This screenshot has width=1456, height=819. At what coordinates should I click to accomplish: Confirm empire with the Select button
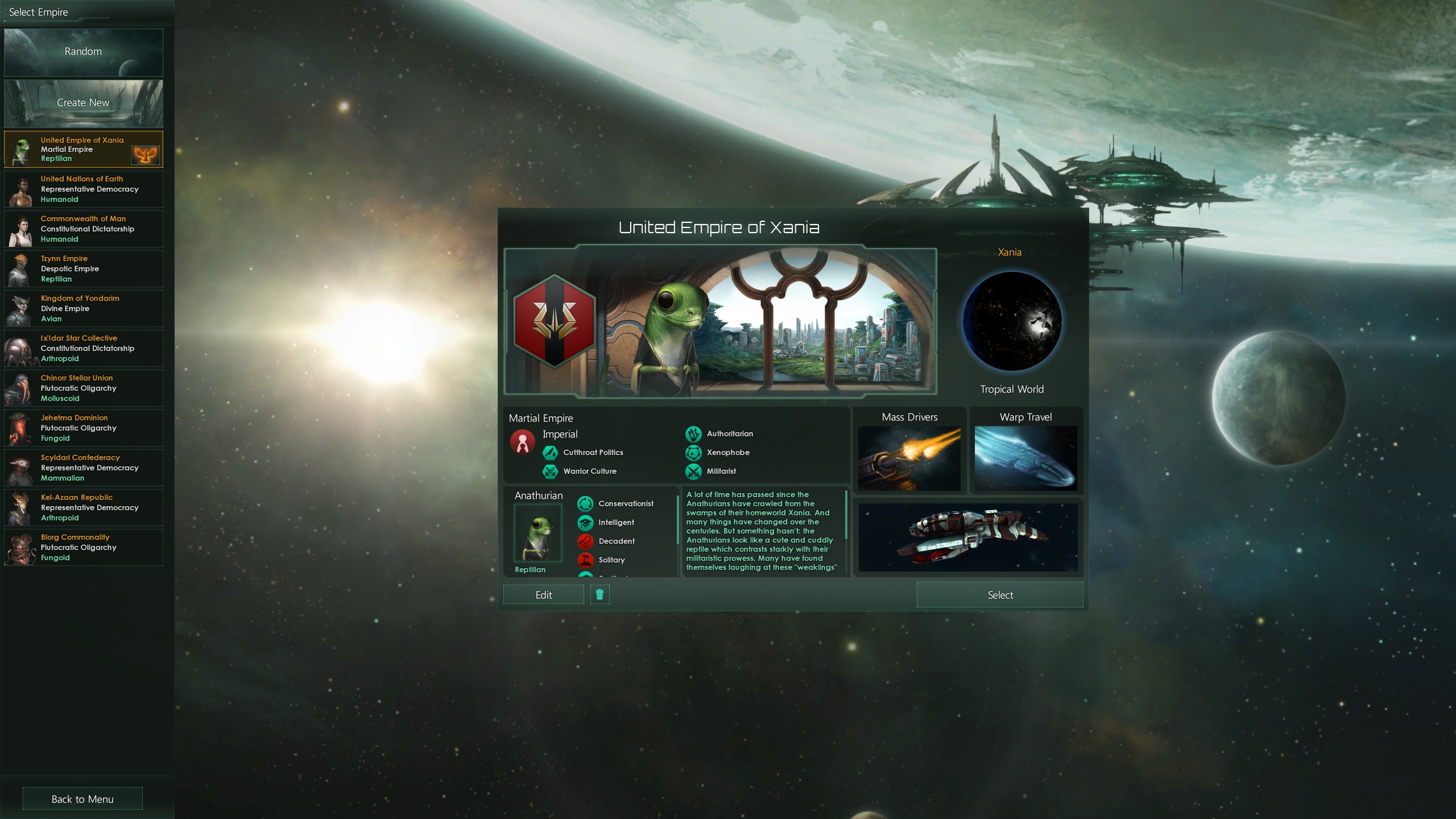click(x=999, y=595)
